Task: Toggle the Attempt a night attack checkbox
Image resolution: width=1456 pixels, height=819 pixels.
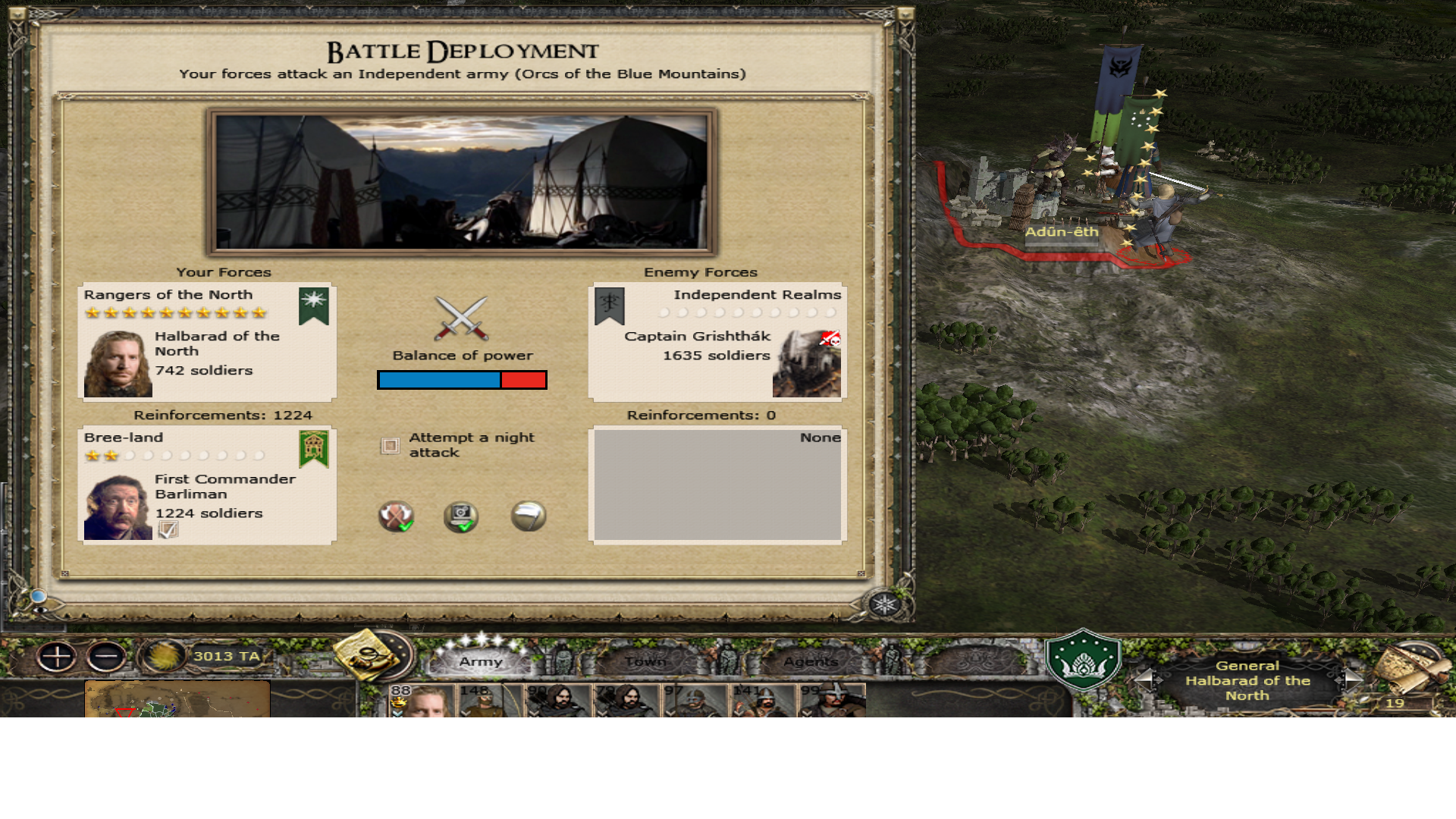Action: point(390,446)
